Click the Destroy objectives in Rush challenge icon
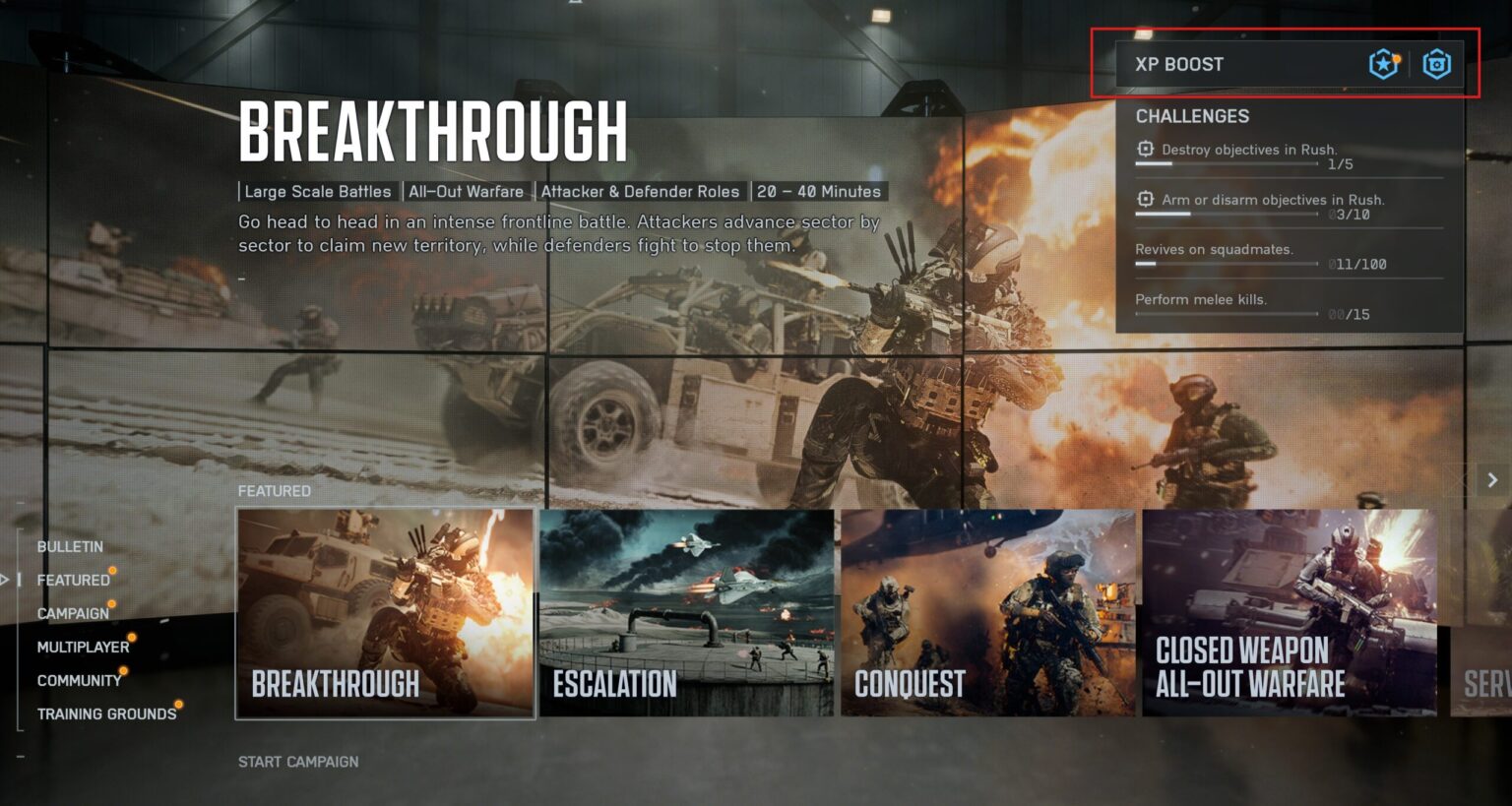 coord(1145,148)
